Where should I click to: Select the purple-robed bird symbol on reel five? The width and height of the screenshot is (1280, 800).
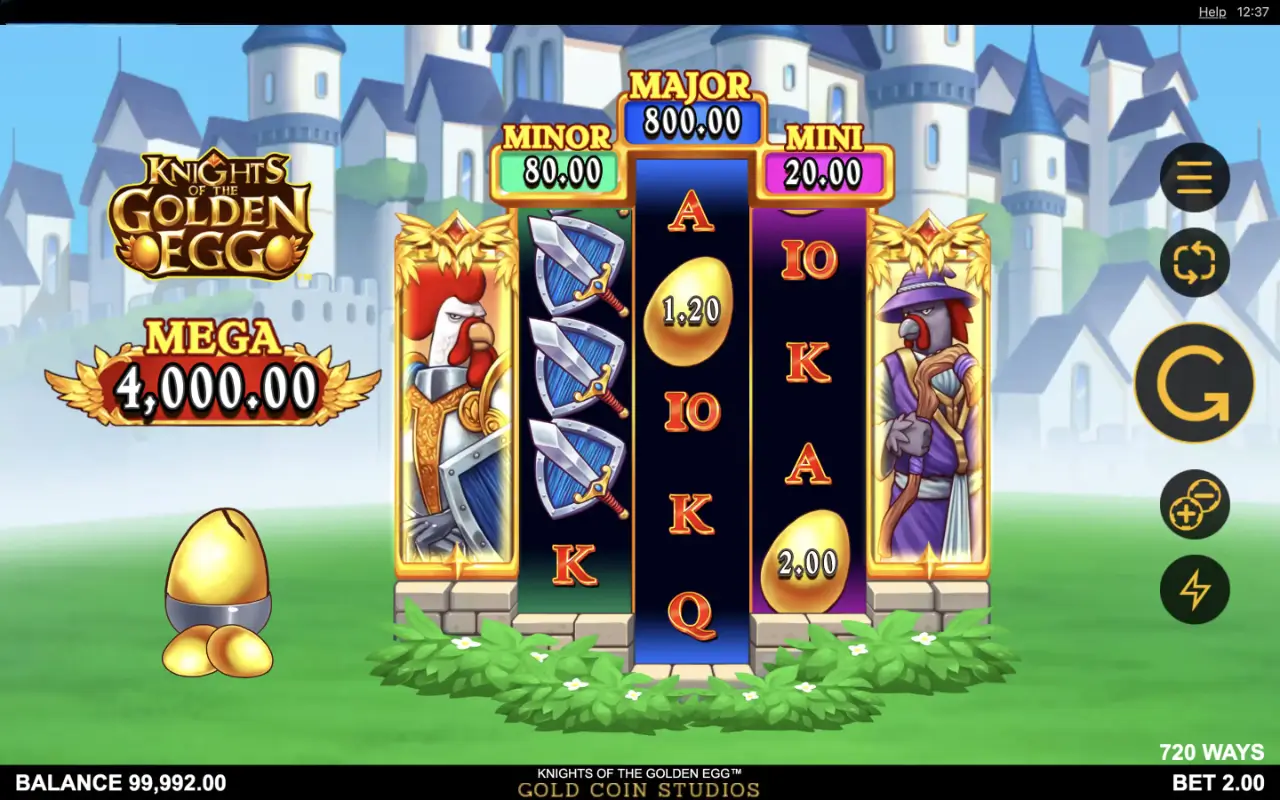(930, 400)
